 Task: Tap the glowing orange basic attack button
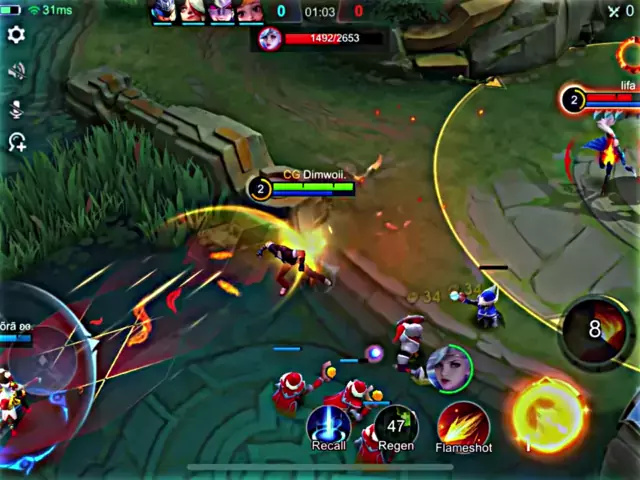547,415
